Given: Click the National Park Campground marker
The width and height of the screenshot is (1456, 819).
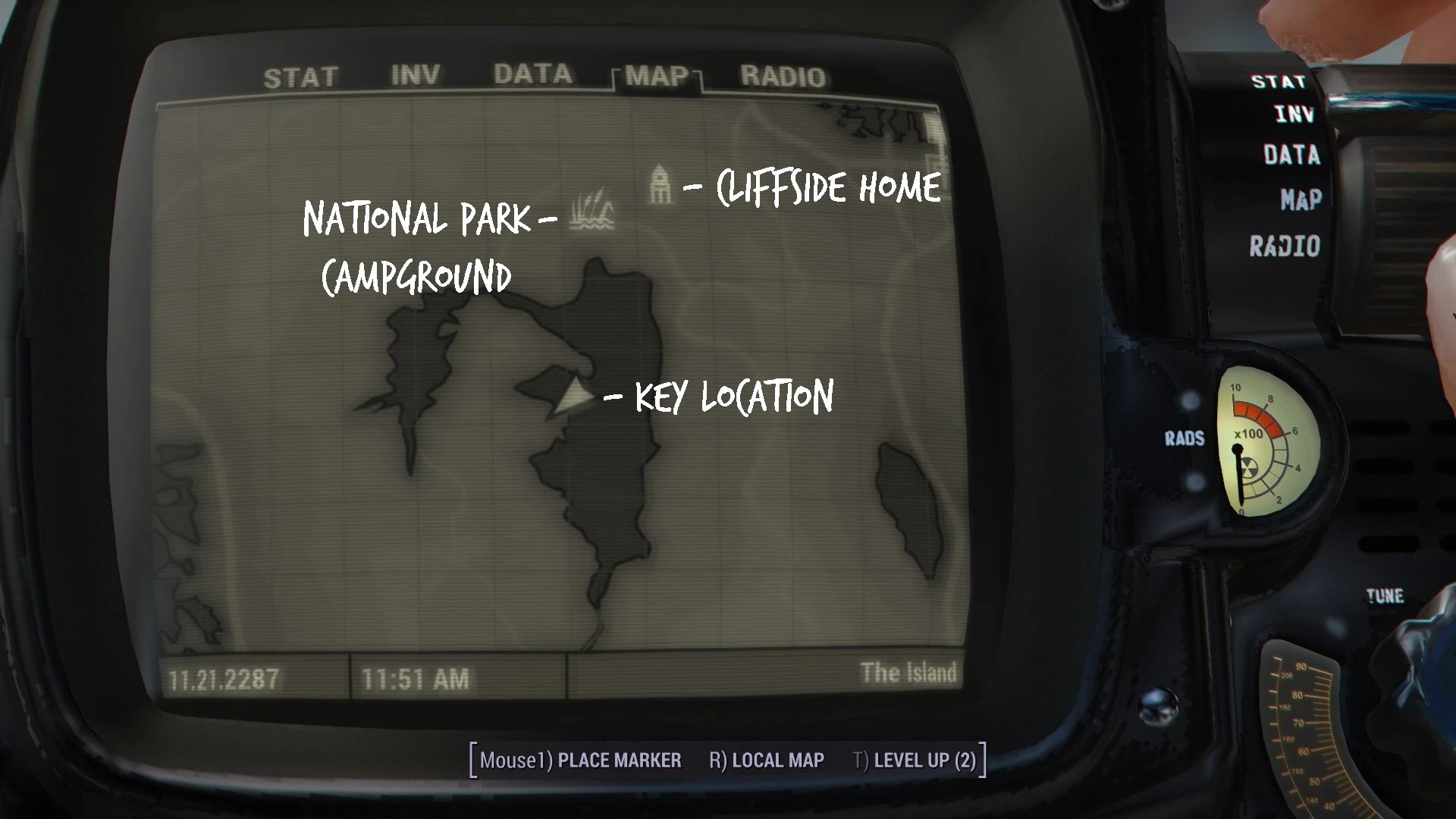Looking at the screenshot, I should tap(591, 210).
